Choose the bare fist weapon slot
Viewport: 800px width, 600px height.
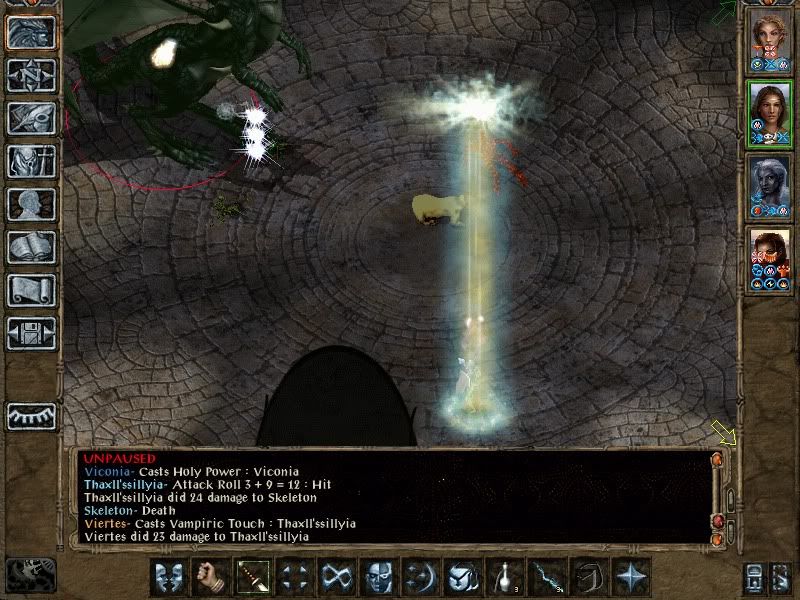coord(208,577)
